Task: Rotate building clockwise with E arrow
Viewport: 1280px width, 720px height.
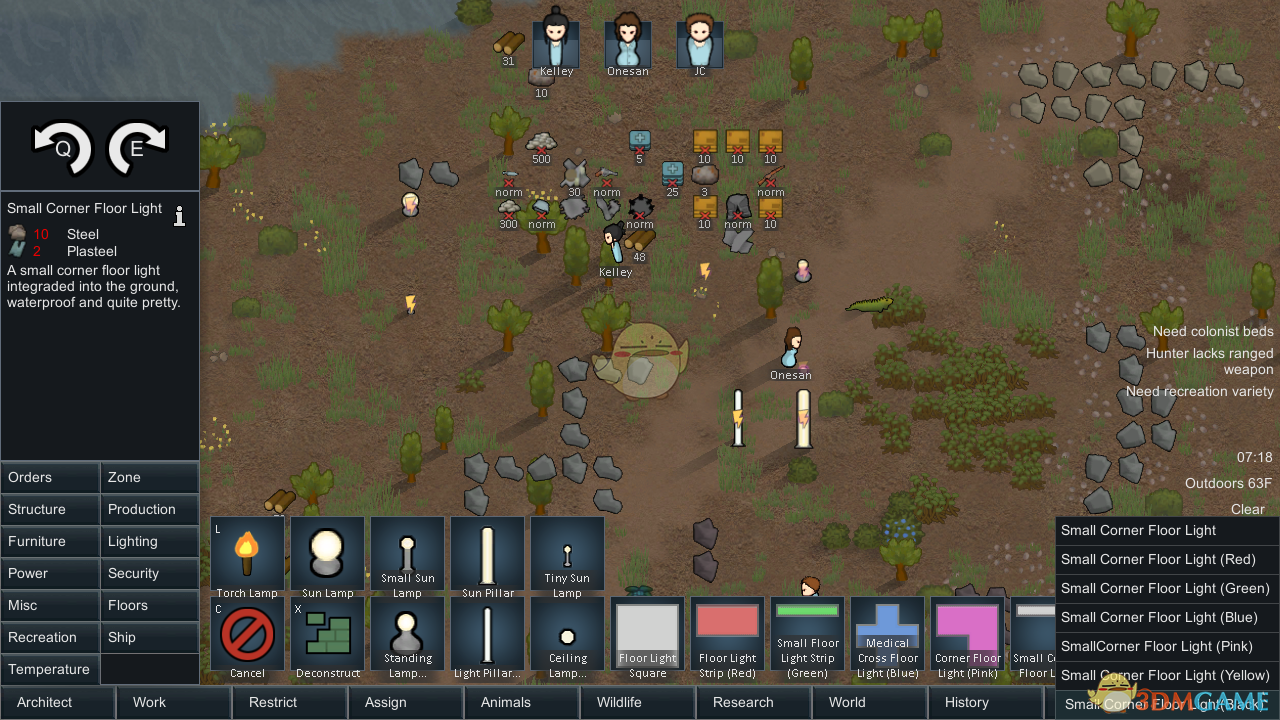Action: point(137,146)
